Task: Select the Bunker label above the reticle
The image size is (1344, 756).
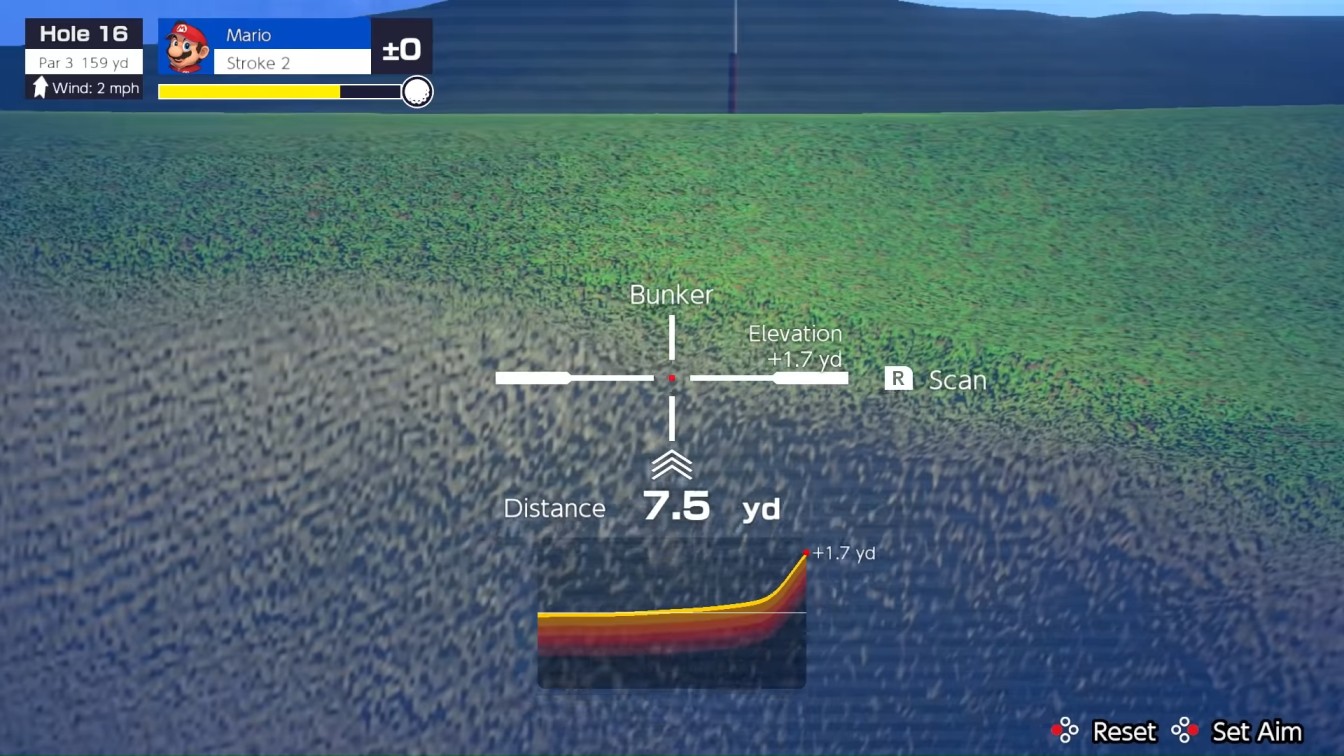Action: [672, 295]
